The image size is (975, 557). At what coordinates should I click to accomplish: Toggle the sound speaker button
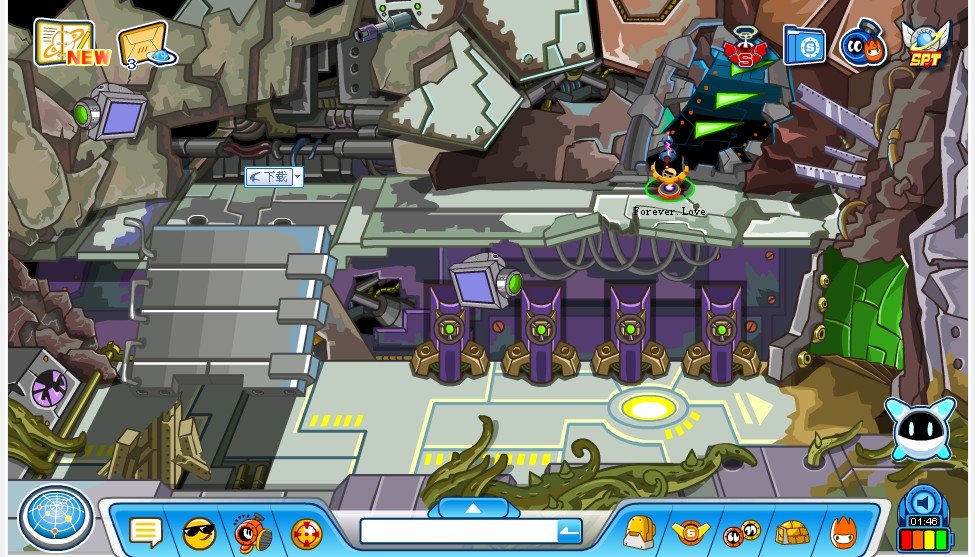tap(923, 501)
